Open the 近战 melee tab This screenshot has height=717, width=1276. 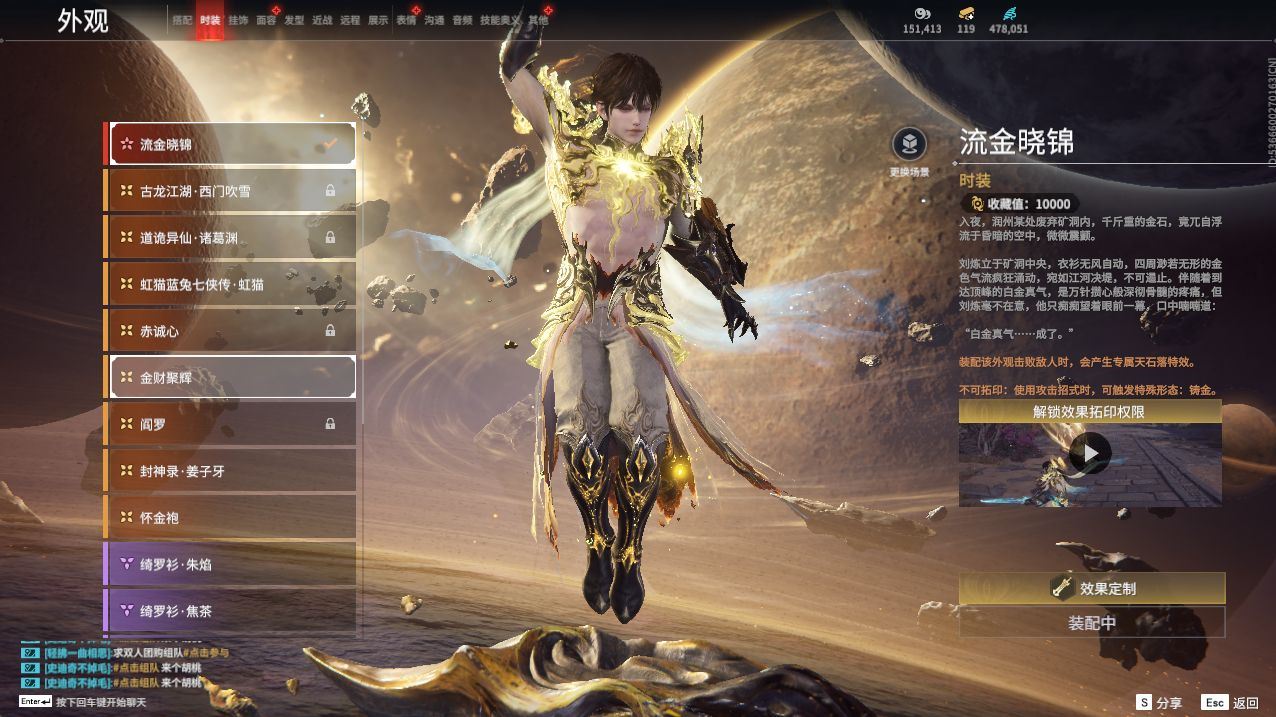point(322,20)
